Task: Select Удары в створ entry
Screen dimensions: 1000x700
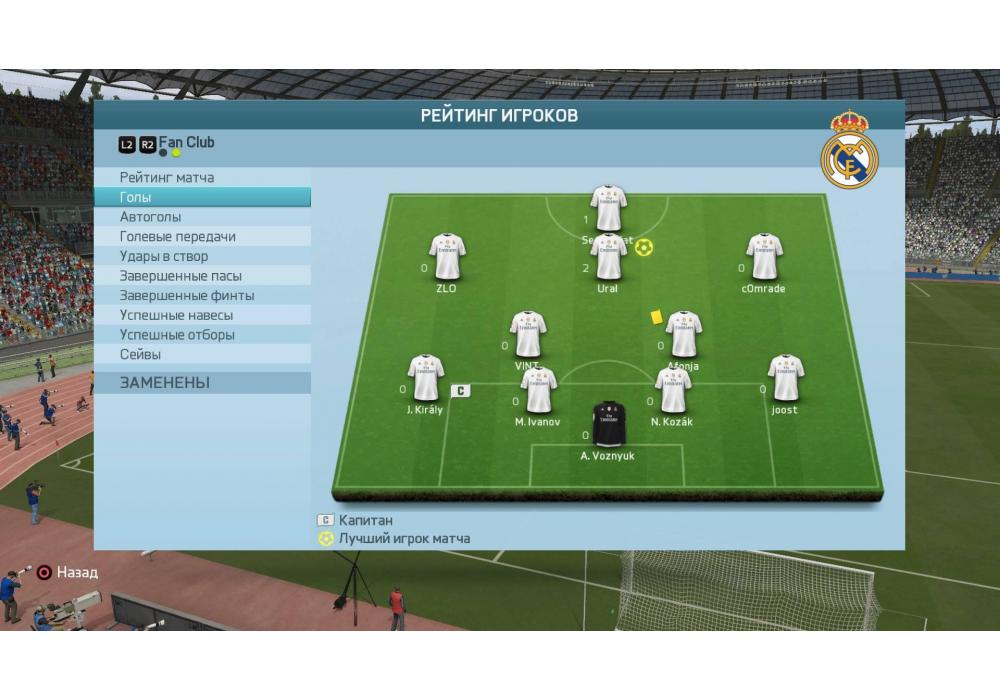Action: [164, 257]
